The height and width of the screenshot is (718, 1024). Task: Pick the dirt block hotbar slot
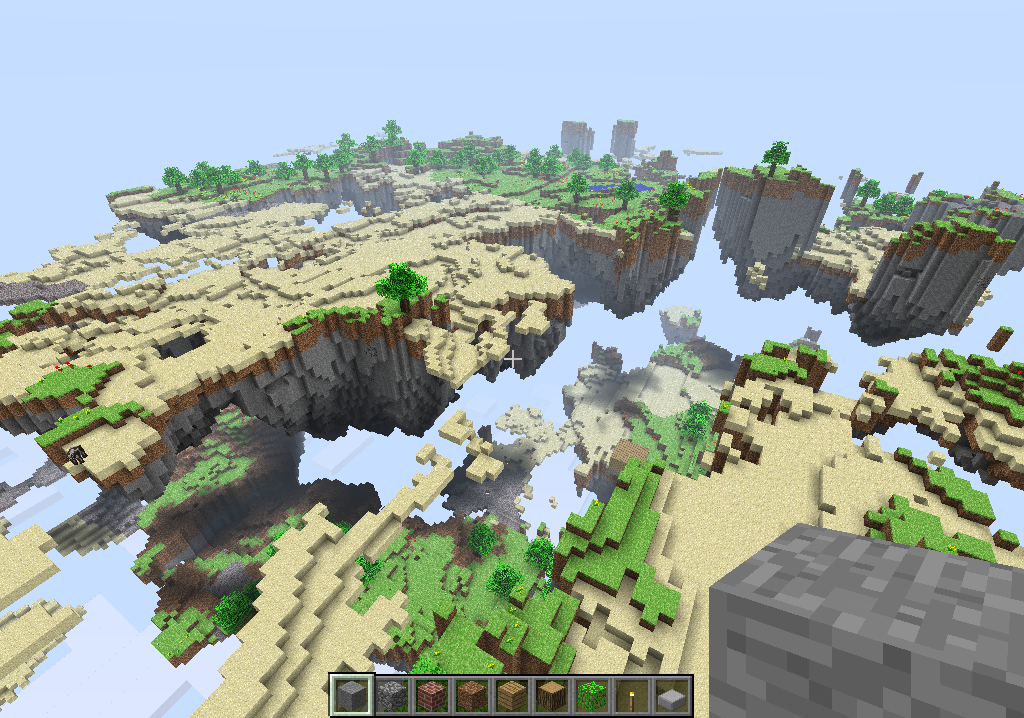click(x=471, y=695)
